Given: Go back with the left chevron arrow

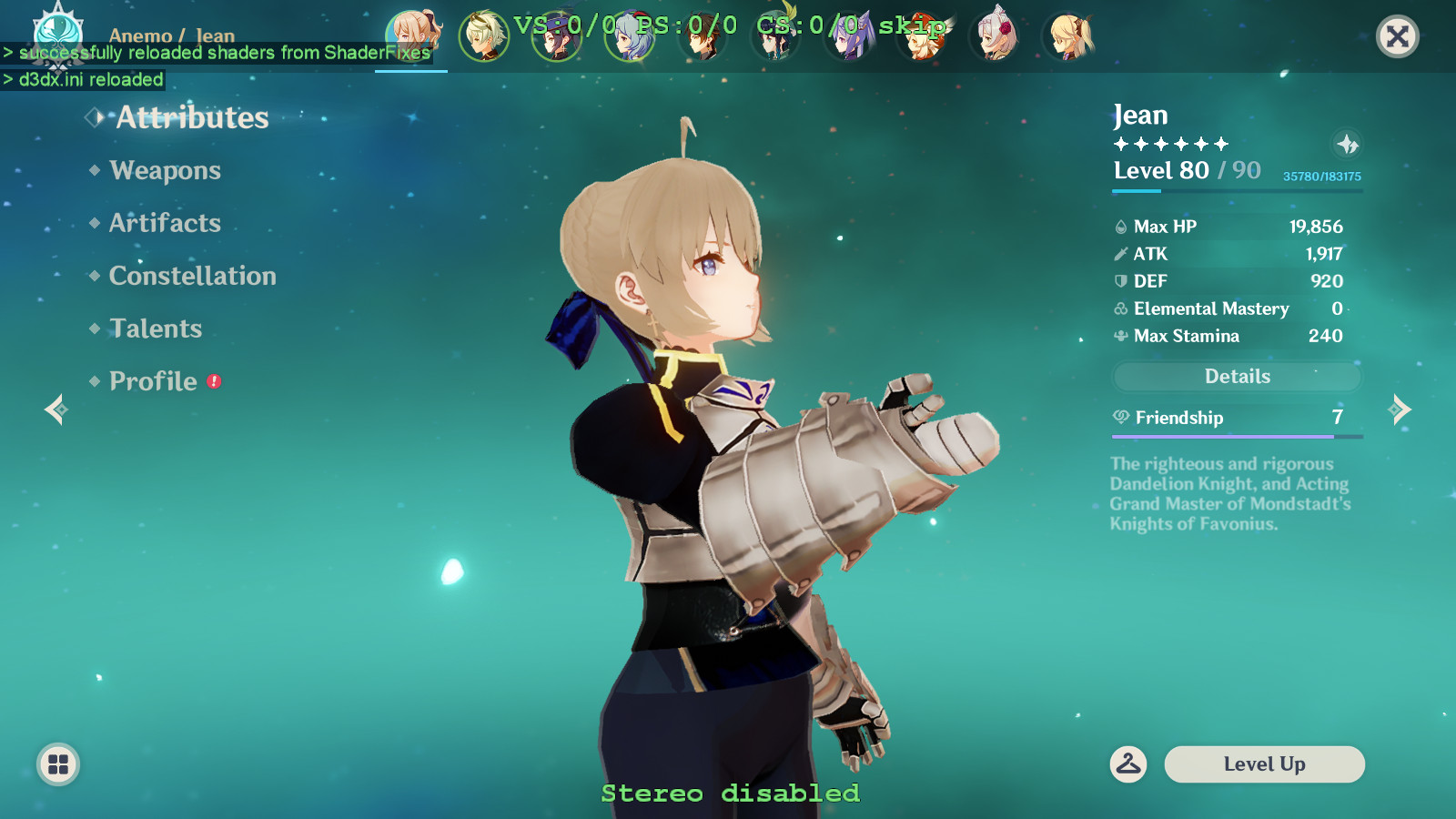Looking at the screenshot, I should (56, 409).
